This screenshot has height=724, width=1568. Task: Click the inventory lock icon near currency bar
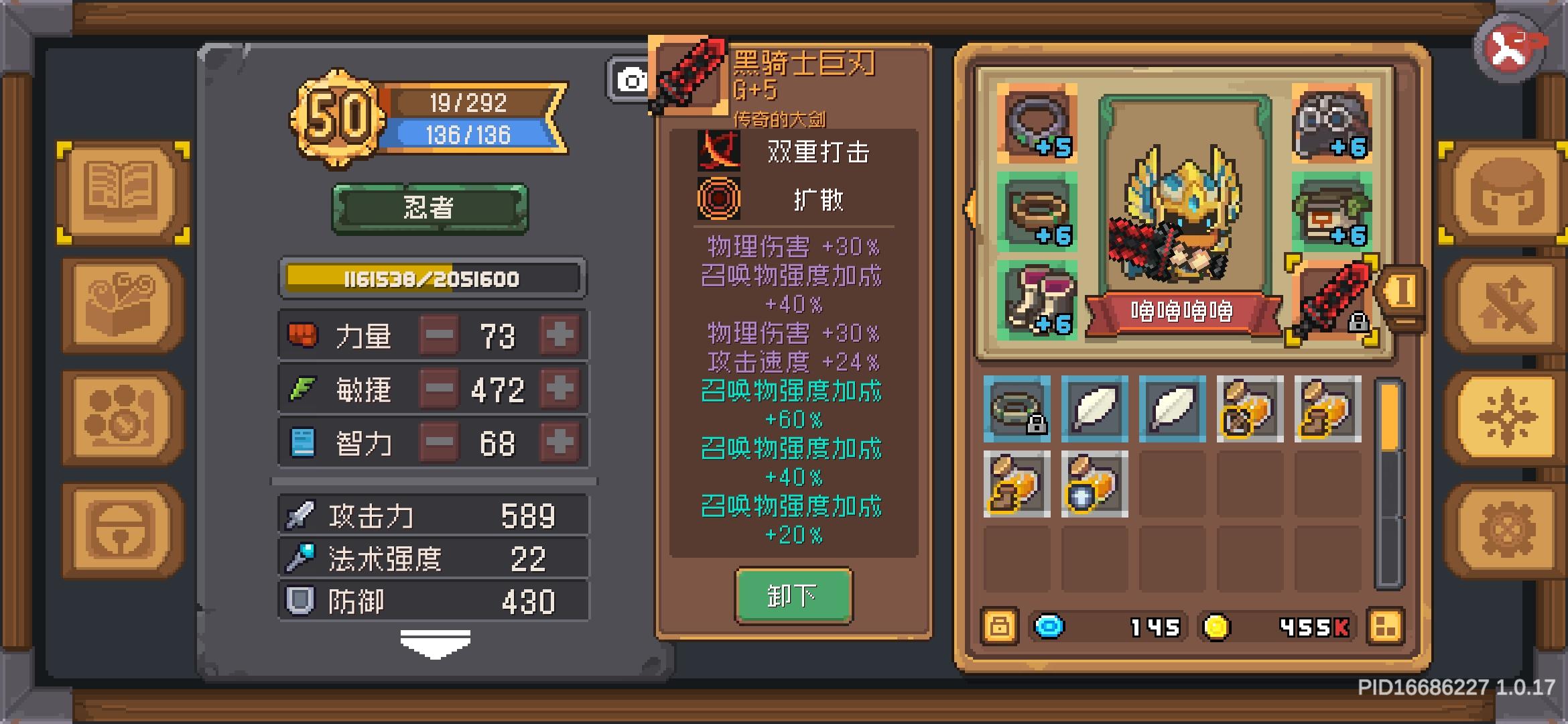[x=998, y=627]
